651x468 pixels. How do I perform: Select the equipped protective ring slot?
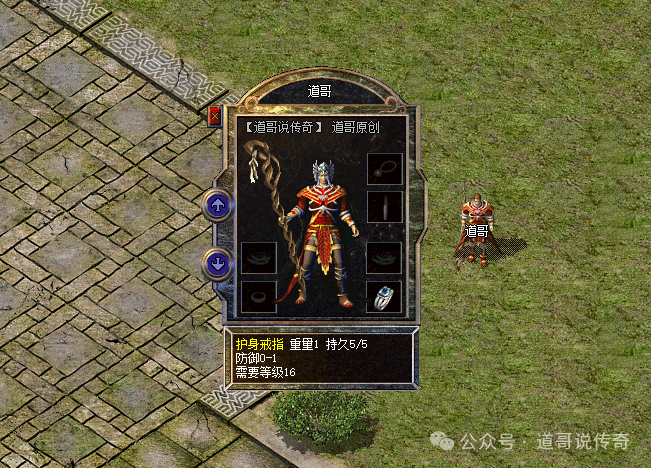coord(384,296)
